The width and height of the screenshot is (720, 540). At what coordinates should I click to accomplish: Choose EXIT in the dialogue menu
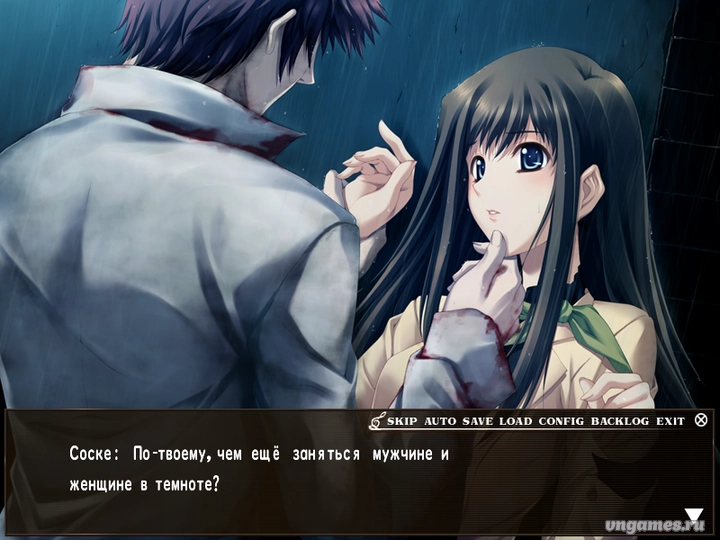coord(670,421)
